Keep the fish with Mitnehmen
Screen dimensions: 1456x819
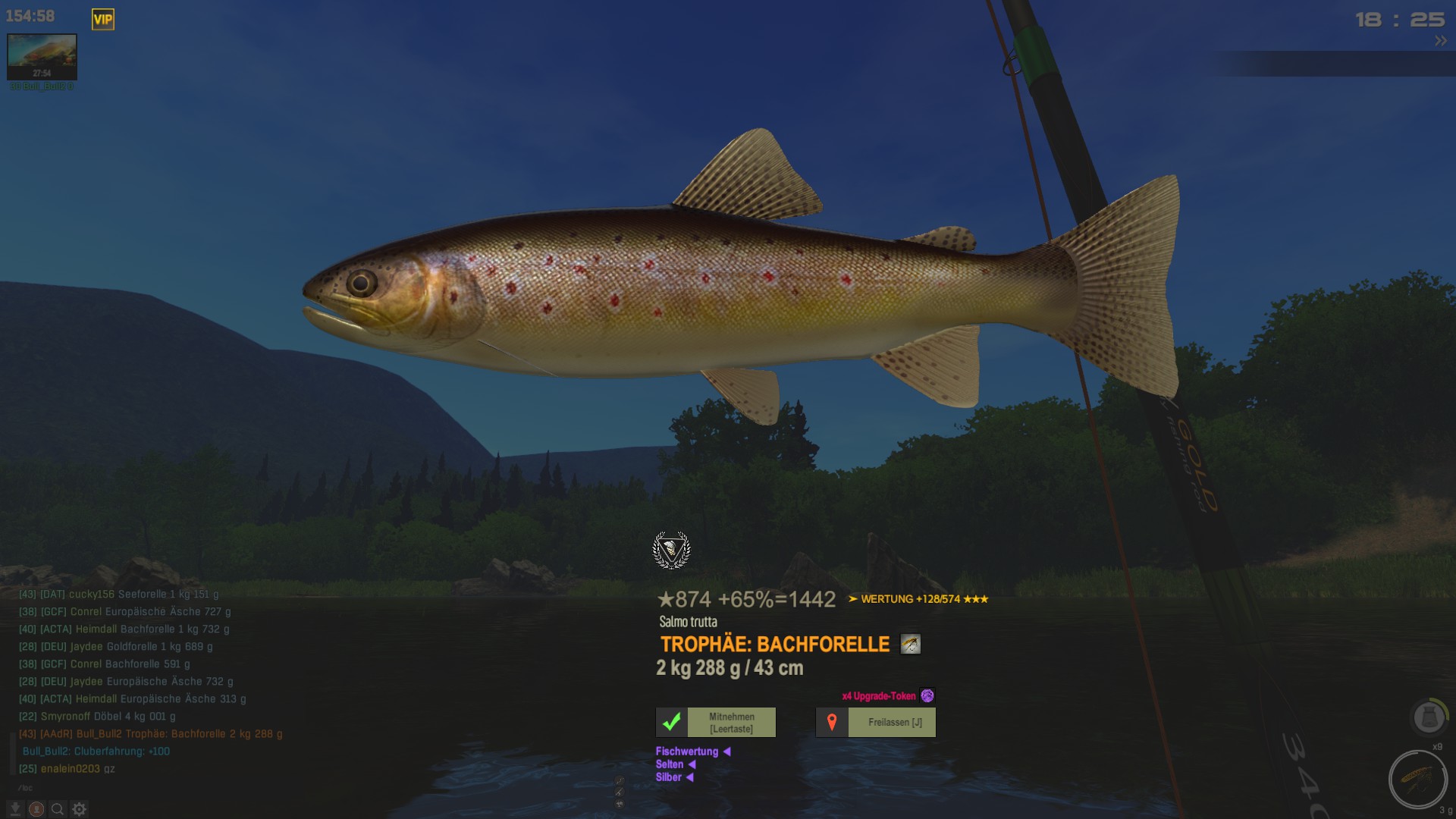coord(715,723)
